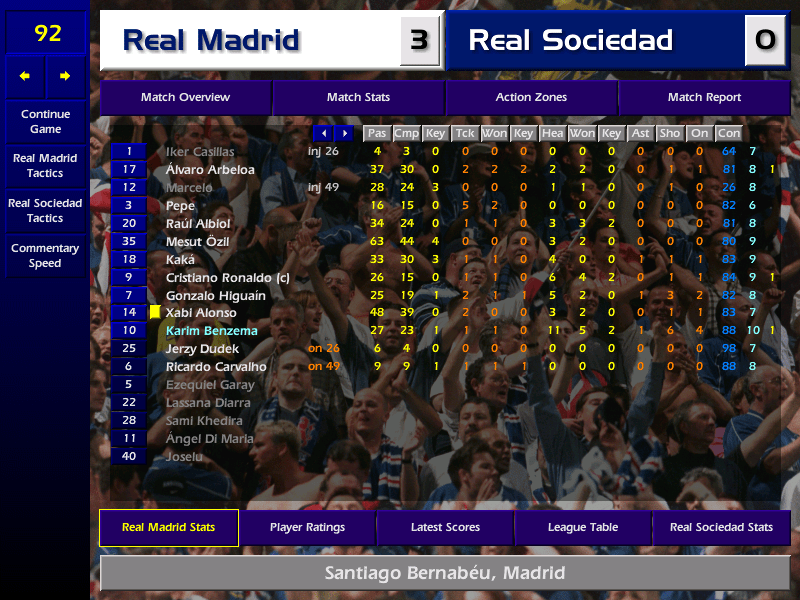
Task: Click the Pas column header
Action: (376, 133)
